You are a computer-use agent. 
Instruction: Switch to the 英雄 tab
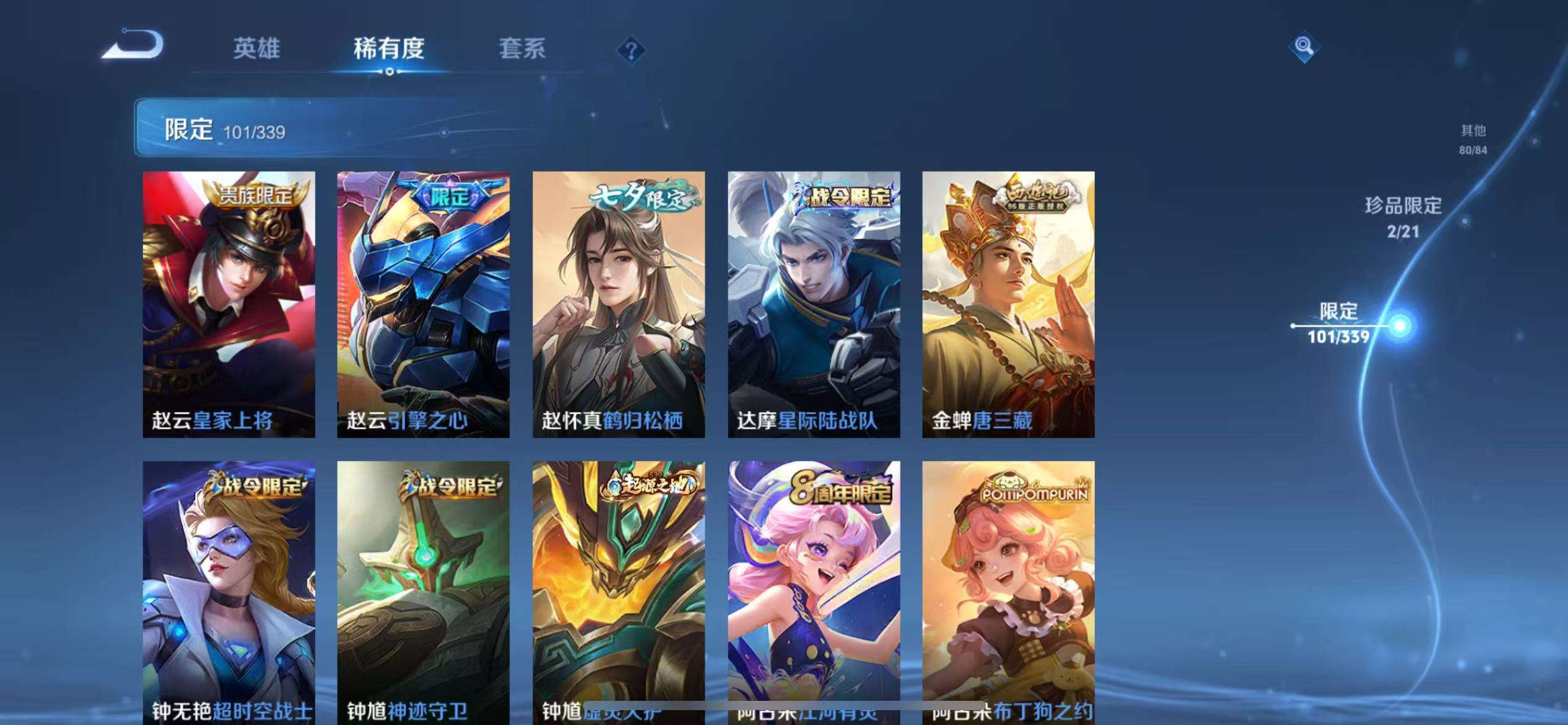[x=257, y=50]
